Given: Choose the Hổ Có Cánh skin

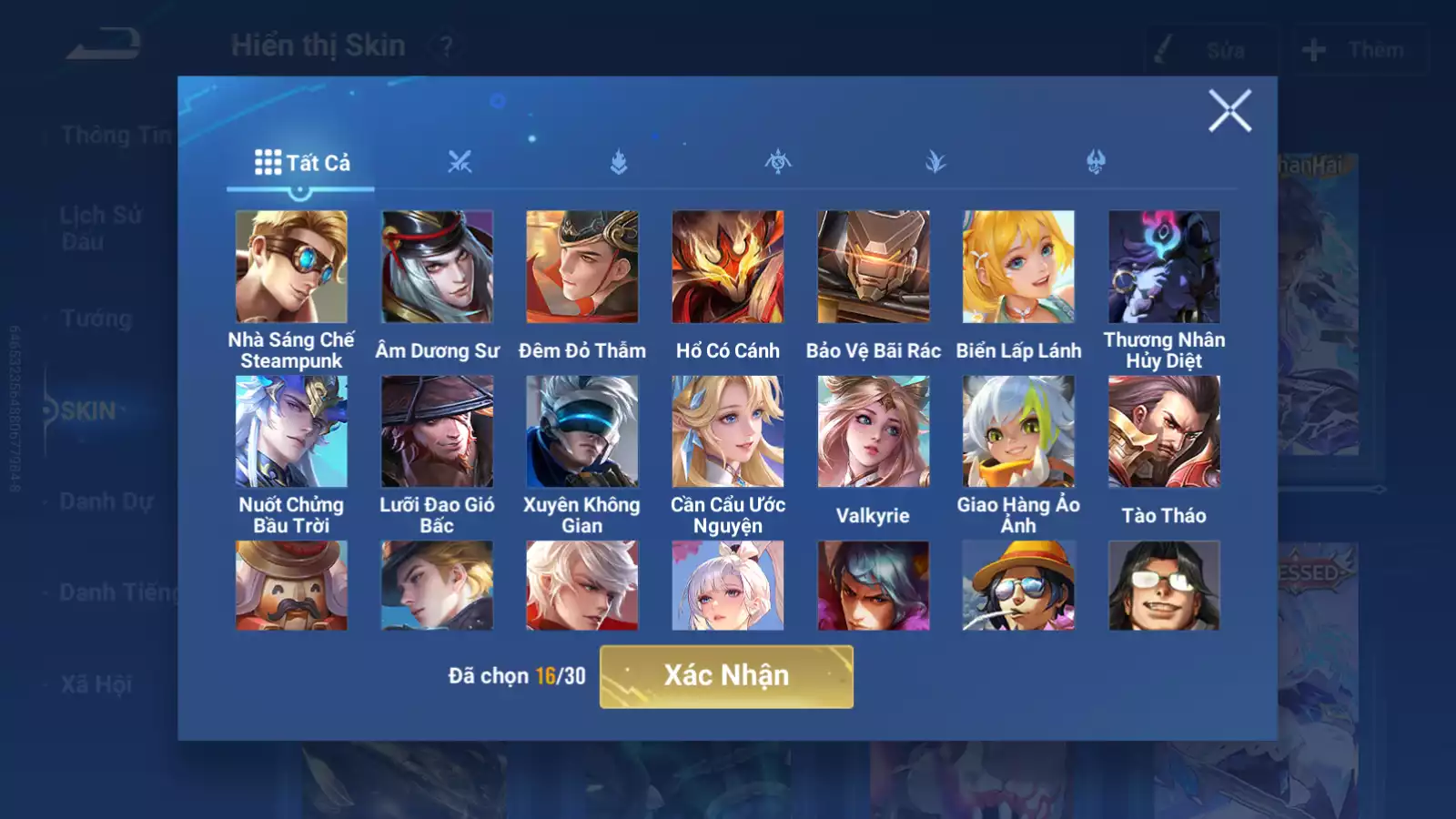Looking at the screenshot, I should point(728,267).
